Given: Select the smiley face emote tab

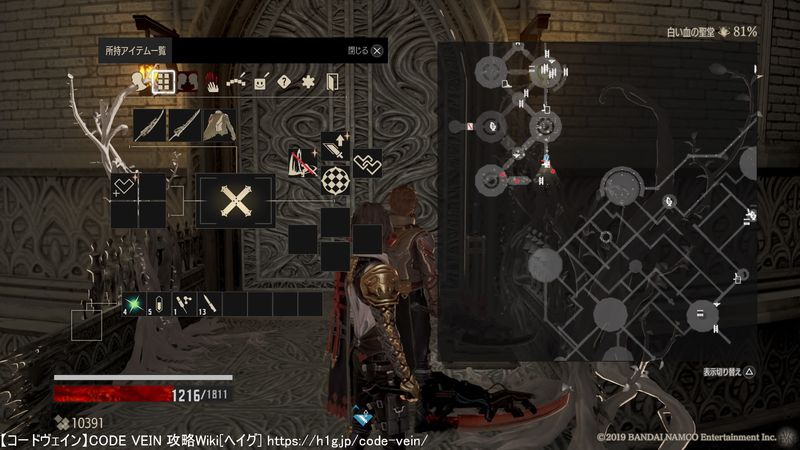Looking at the screenshot, I should (x=261, y=83).
